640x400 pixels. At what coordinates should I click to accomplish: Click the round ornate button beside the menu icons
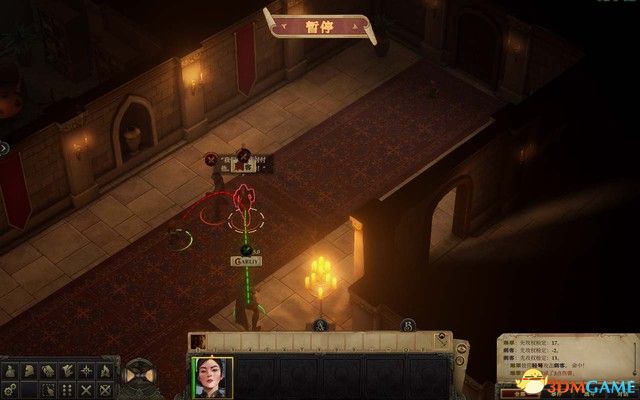tap(137, 378)
